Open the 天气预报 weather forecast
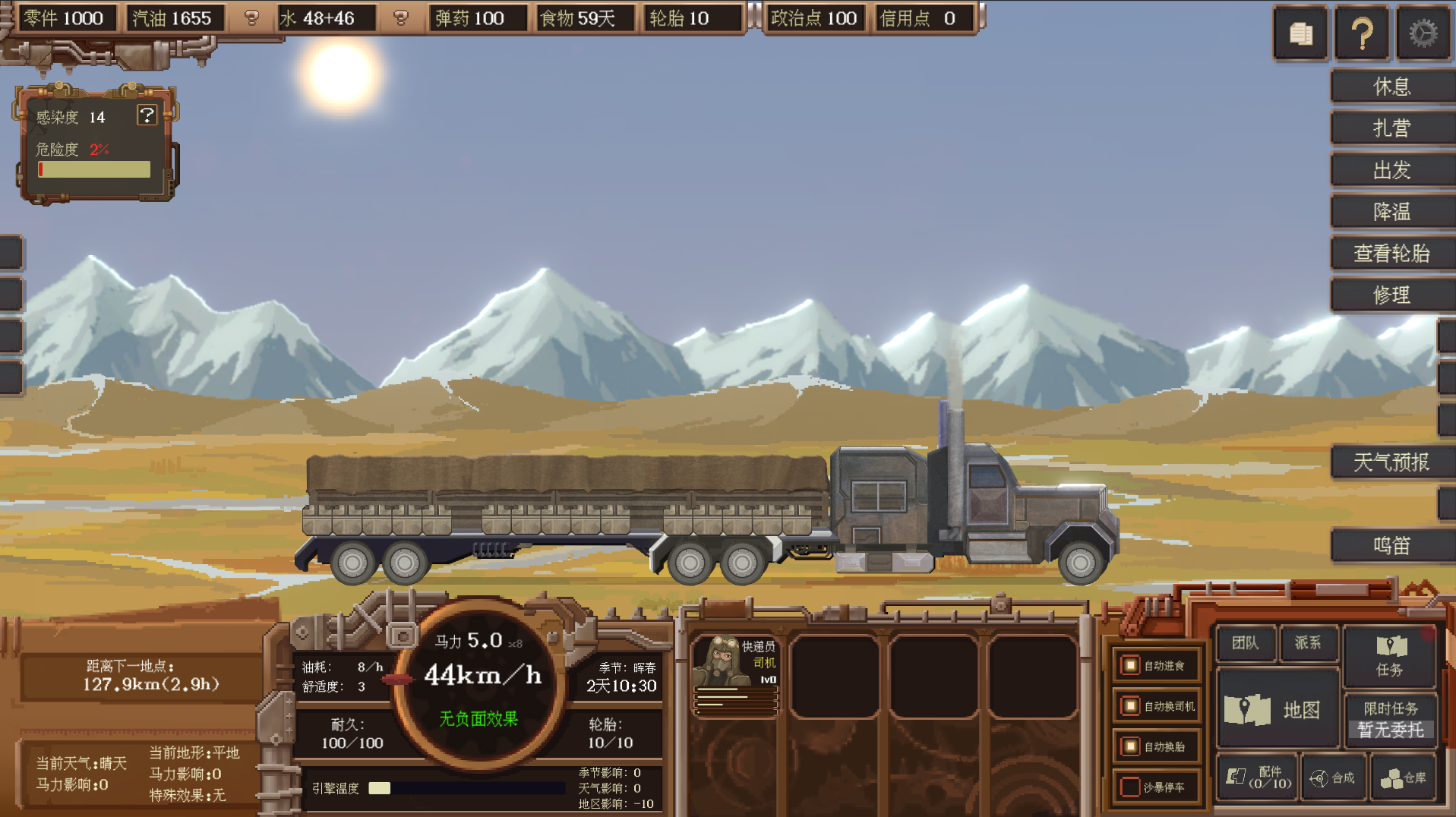1456x817 pixels. click(1391, 462)
